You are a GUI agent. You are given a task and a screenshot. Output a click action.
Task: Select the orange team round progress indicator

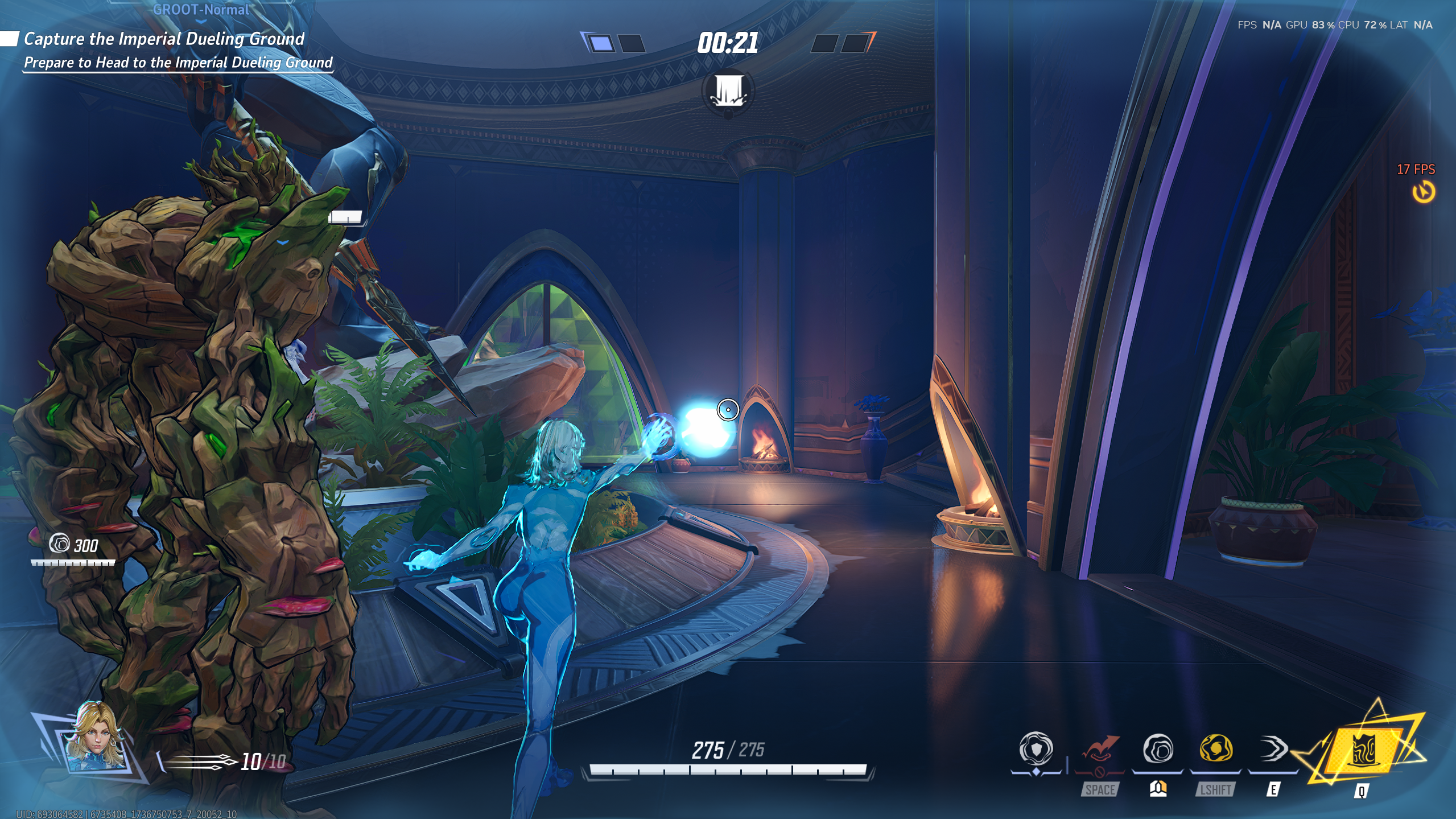click(843, 43)
